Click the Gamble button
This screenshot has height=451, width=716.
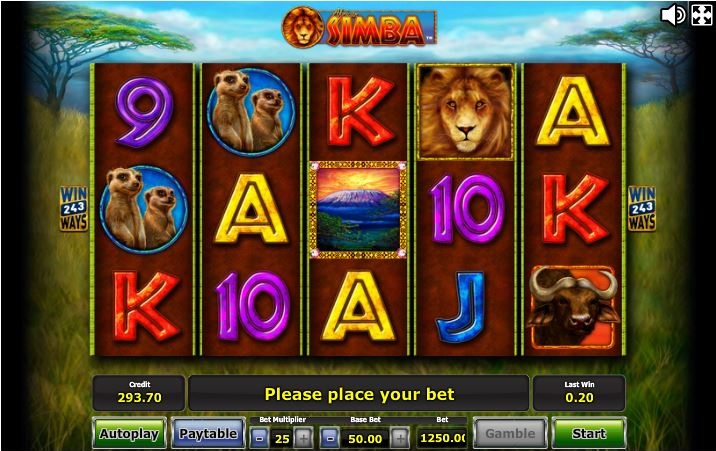tap(510, 434)
